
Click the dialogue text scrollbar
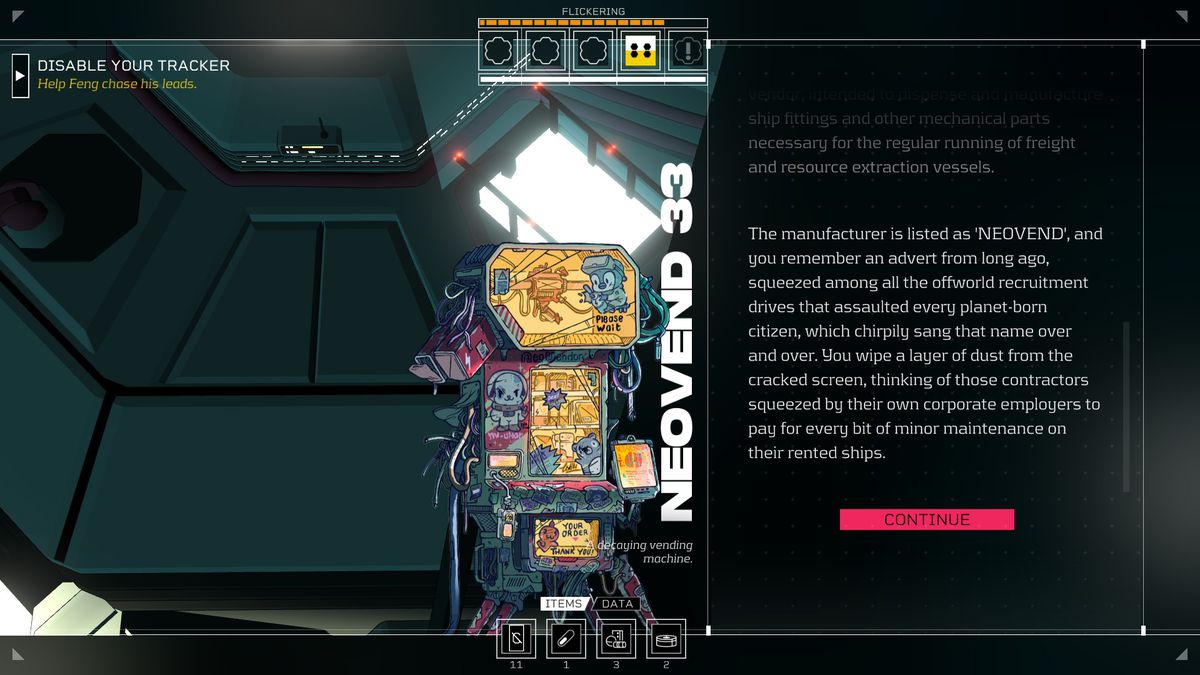(1126, 405)
